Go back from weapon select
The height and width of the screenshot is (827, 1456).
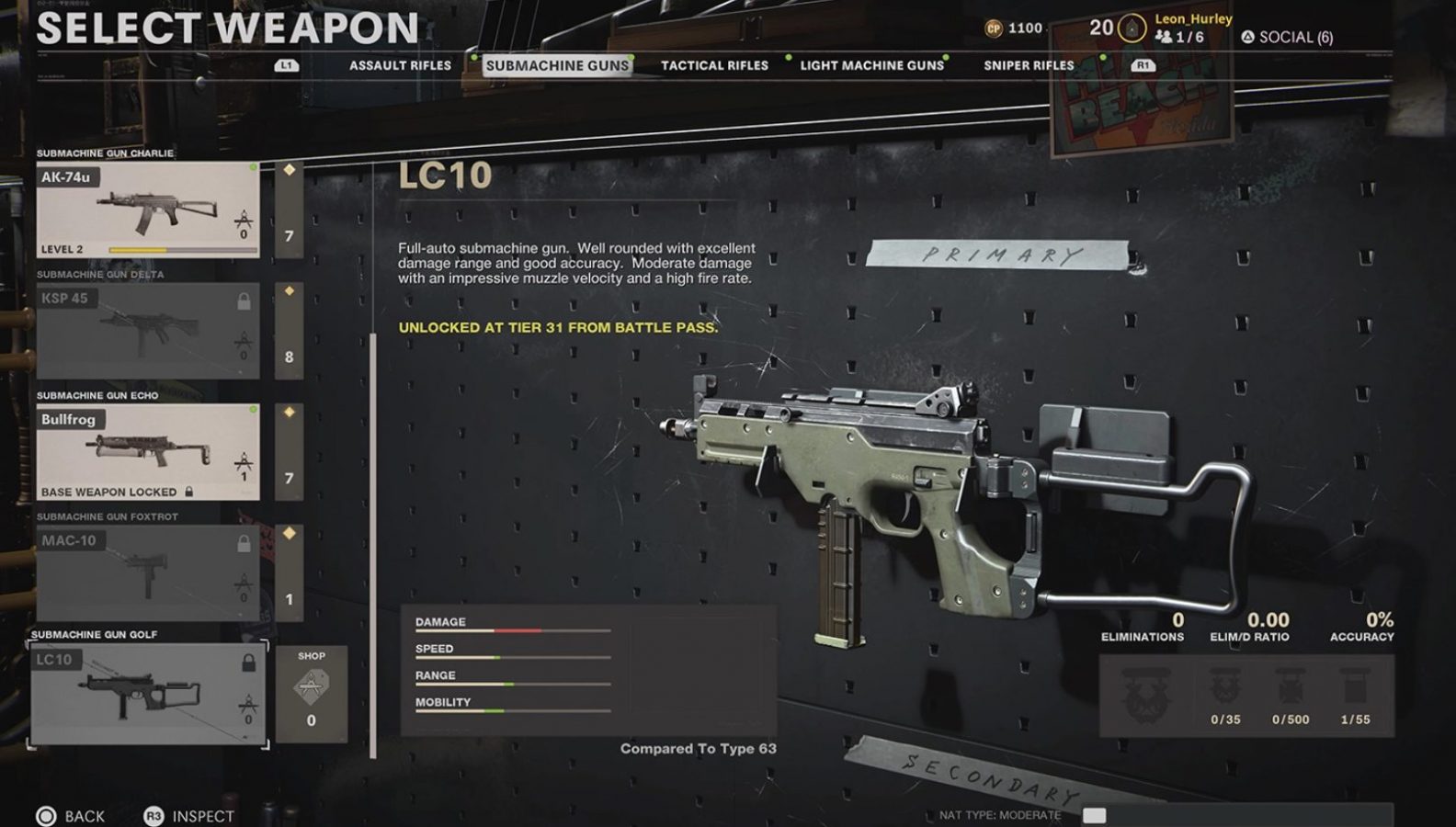pyautogui.click(x=71, y=816)
